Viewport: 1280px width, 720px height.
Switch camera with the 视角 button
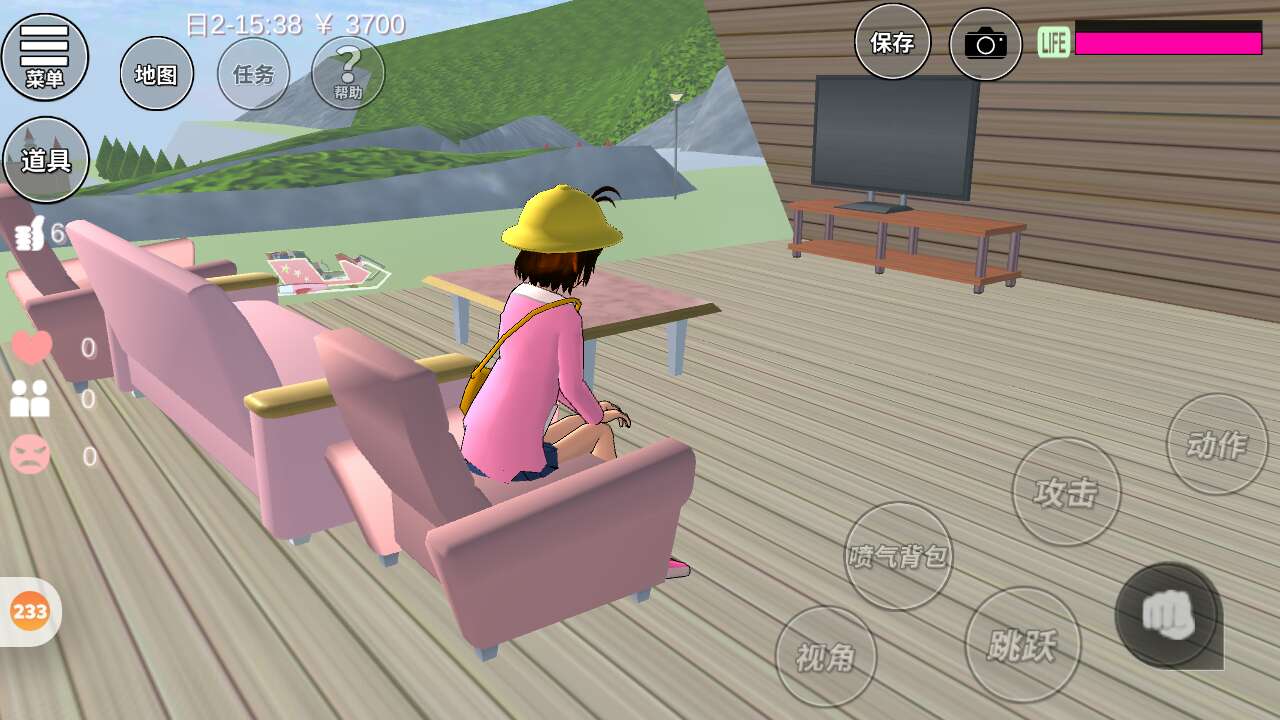826,656
